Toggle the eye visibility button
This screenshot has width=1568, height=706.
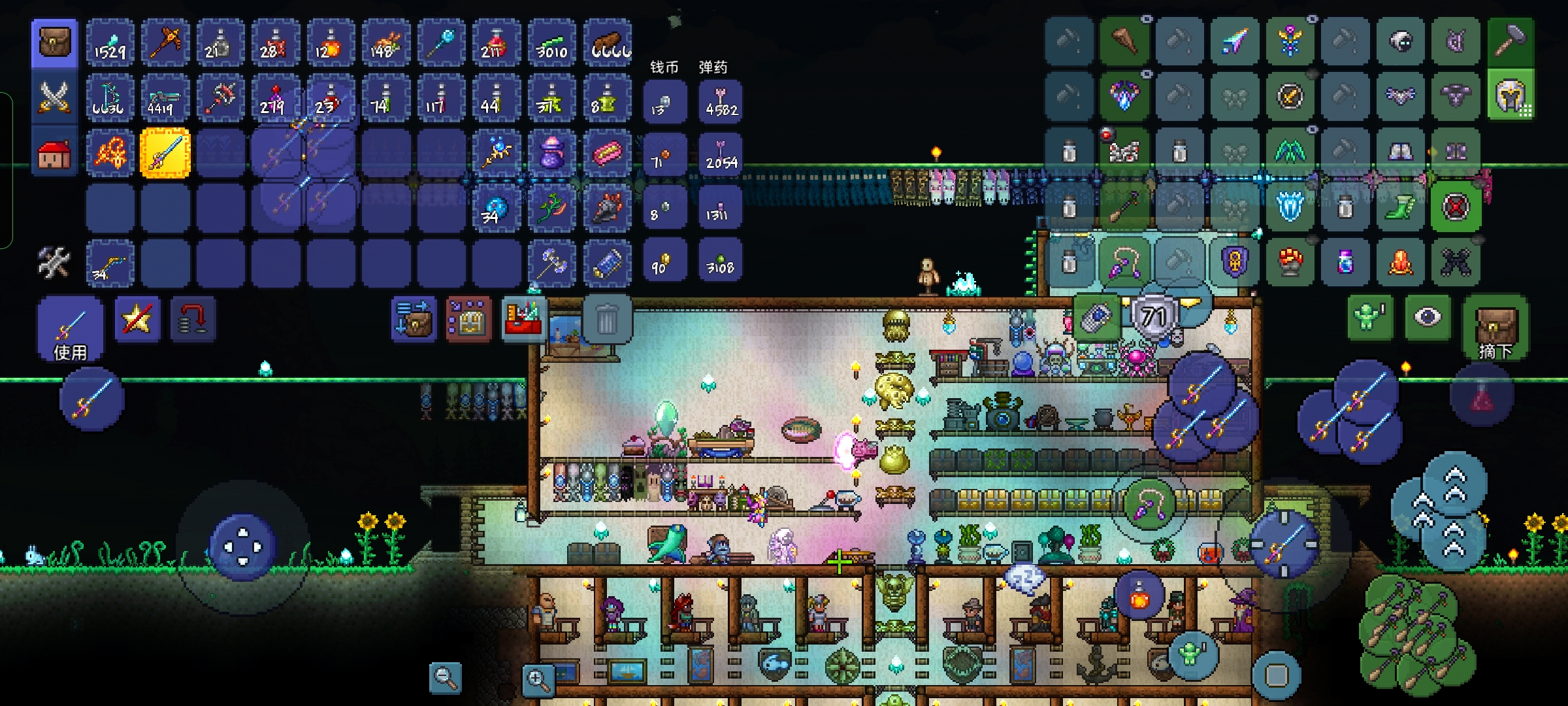[1428, 318]
